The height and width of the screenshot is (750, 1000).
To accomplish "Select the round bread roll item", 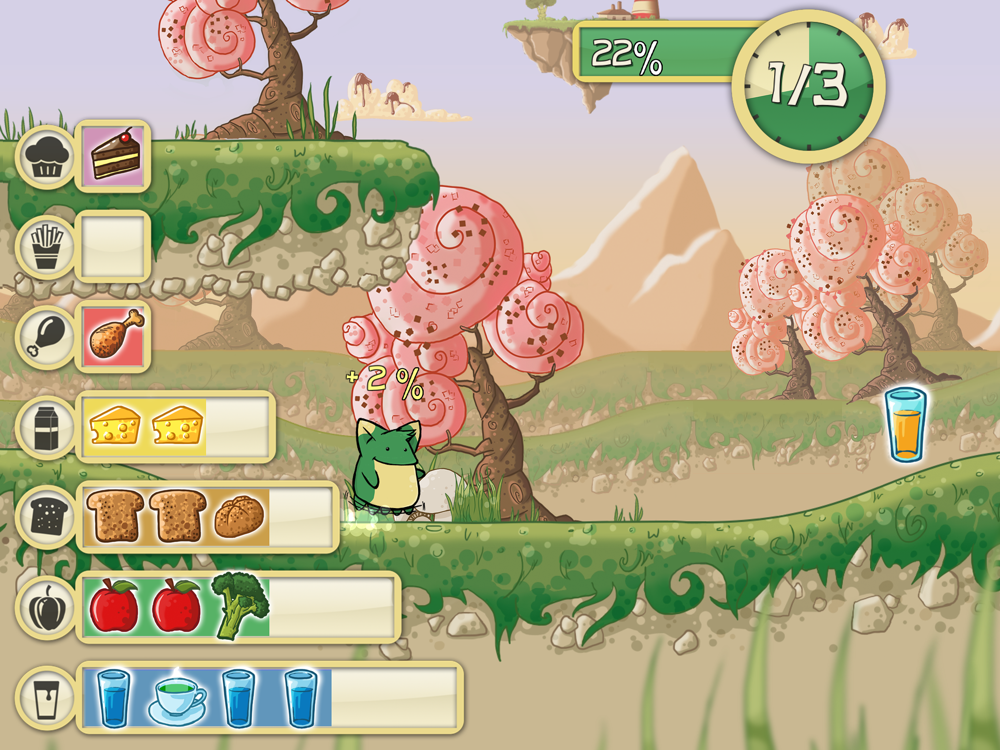I will 239,516.
